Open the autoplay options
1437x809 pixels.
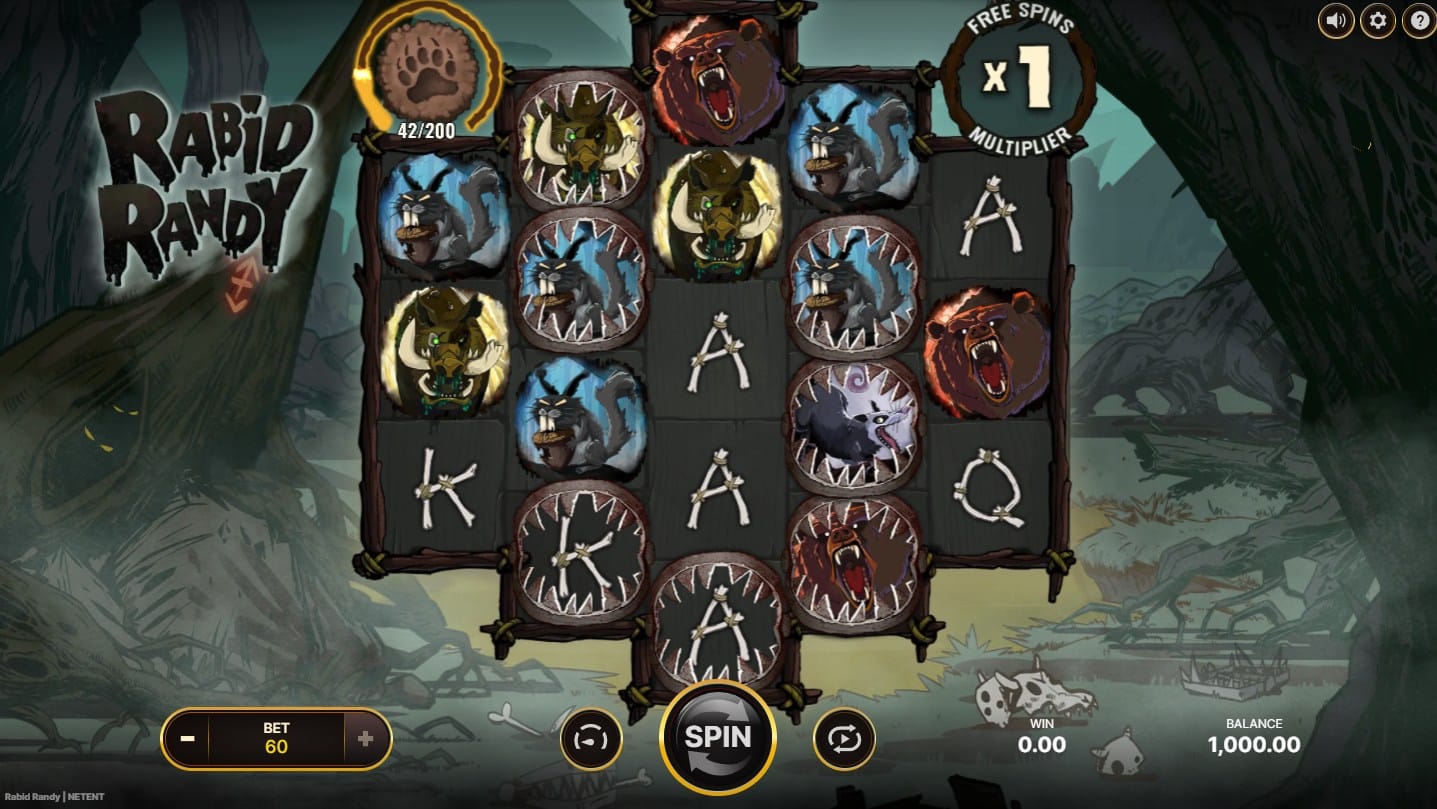[845, 739]
